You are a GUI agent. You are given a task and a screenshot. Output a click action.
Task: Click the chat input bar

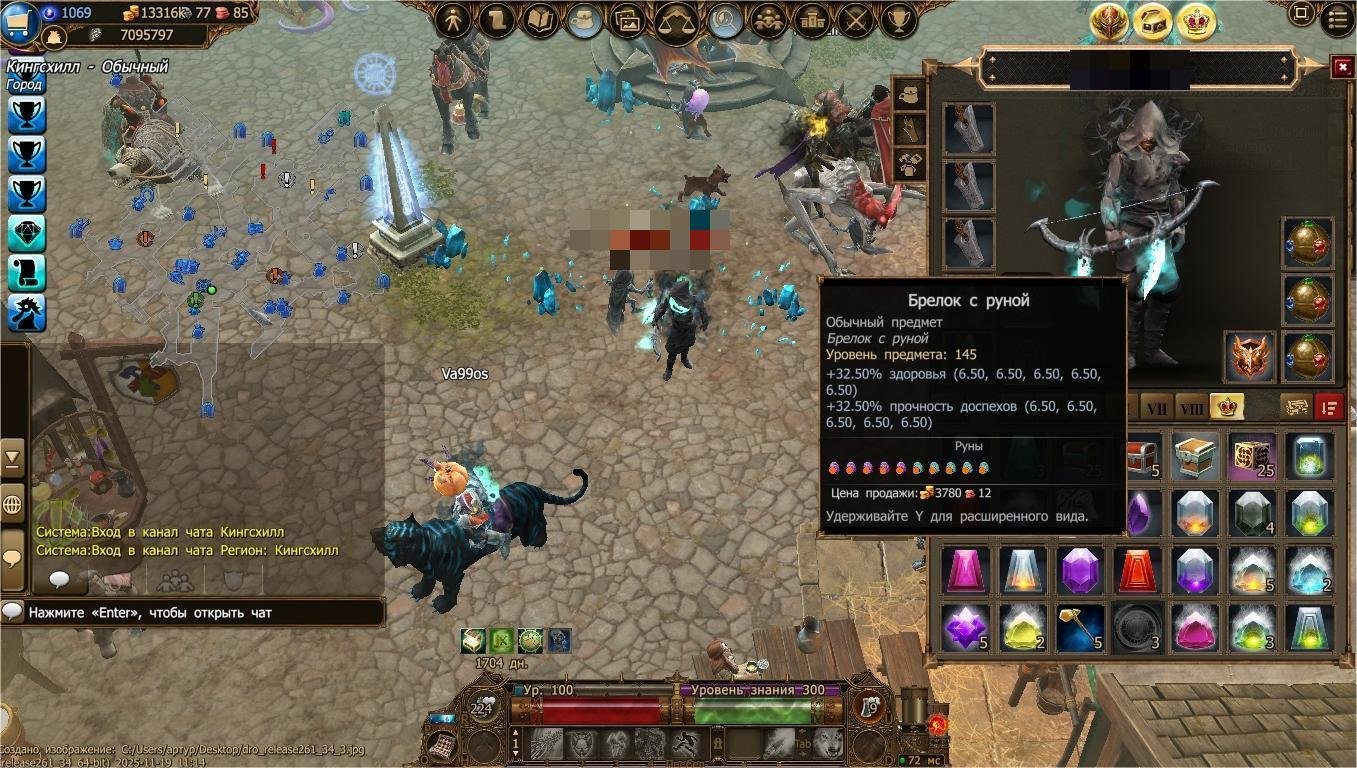click(x=200, y=612)
